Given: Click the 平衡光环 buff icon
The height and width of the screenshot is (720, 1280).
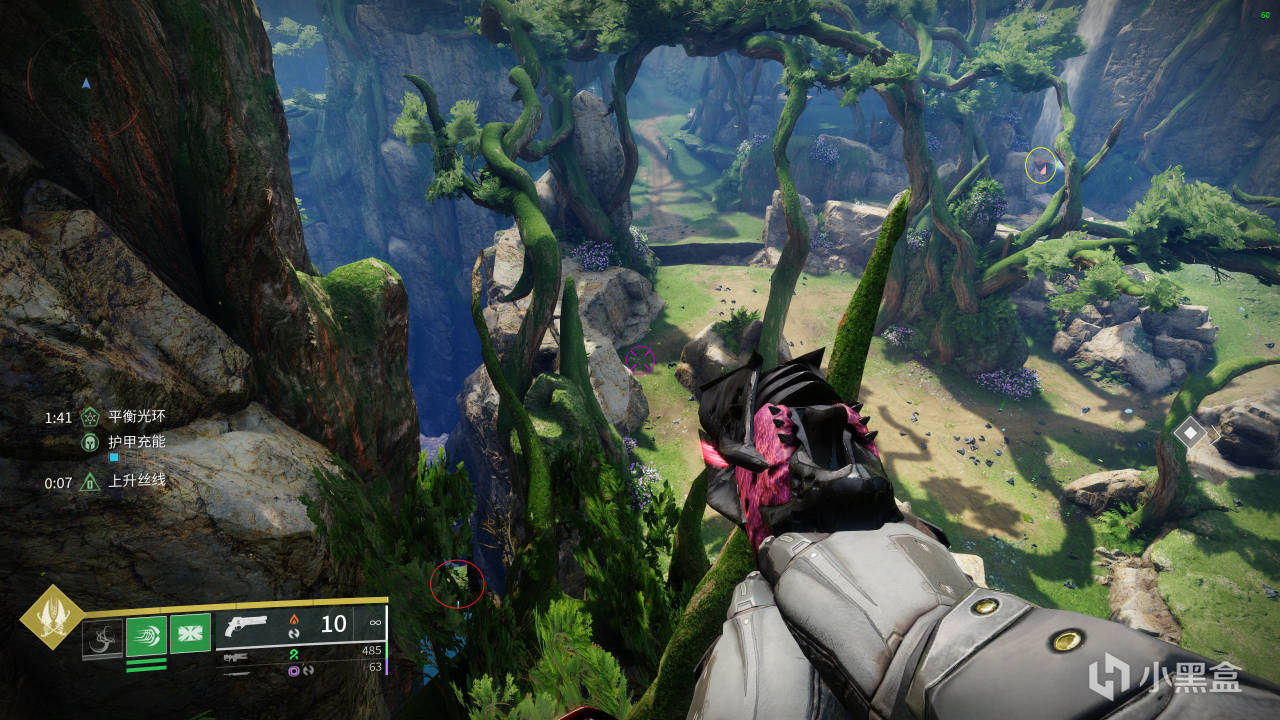Looking at the screenshot, I should (x=90, y=418).
